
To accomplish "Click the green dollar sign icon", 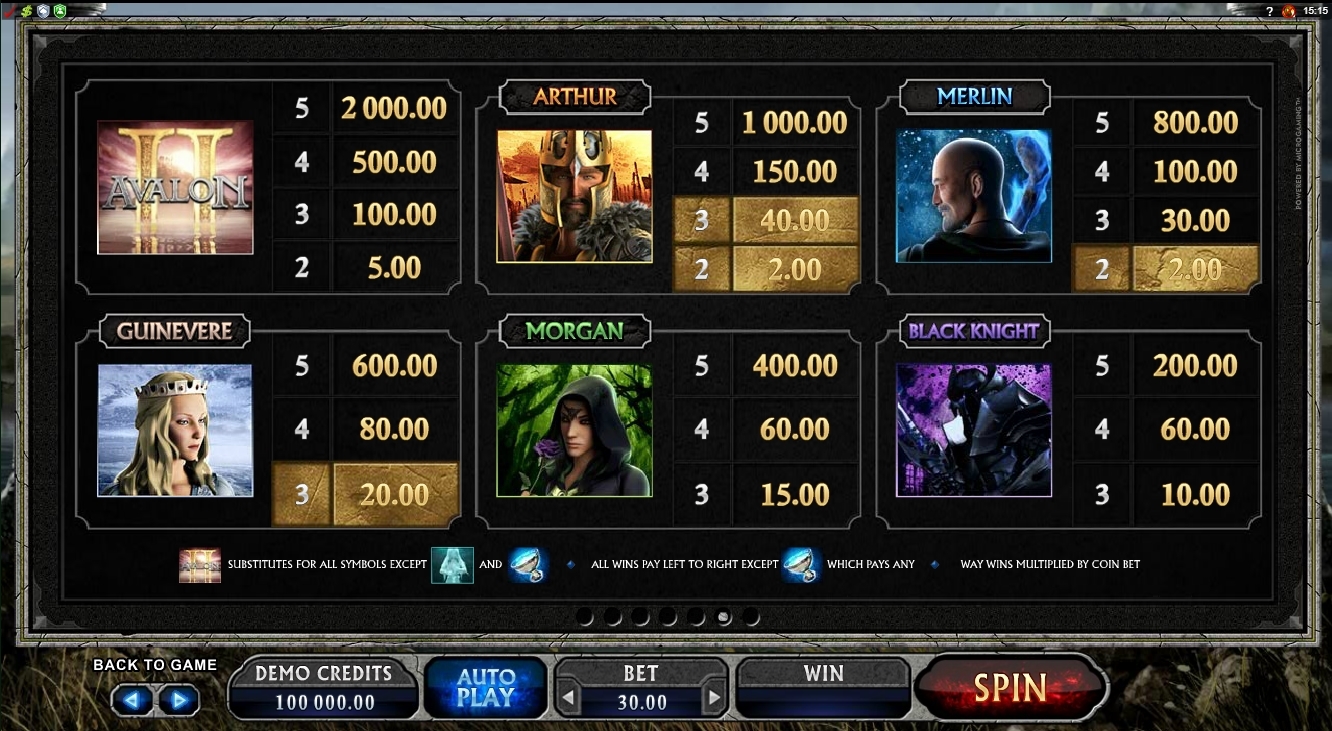I will 26,10.
